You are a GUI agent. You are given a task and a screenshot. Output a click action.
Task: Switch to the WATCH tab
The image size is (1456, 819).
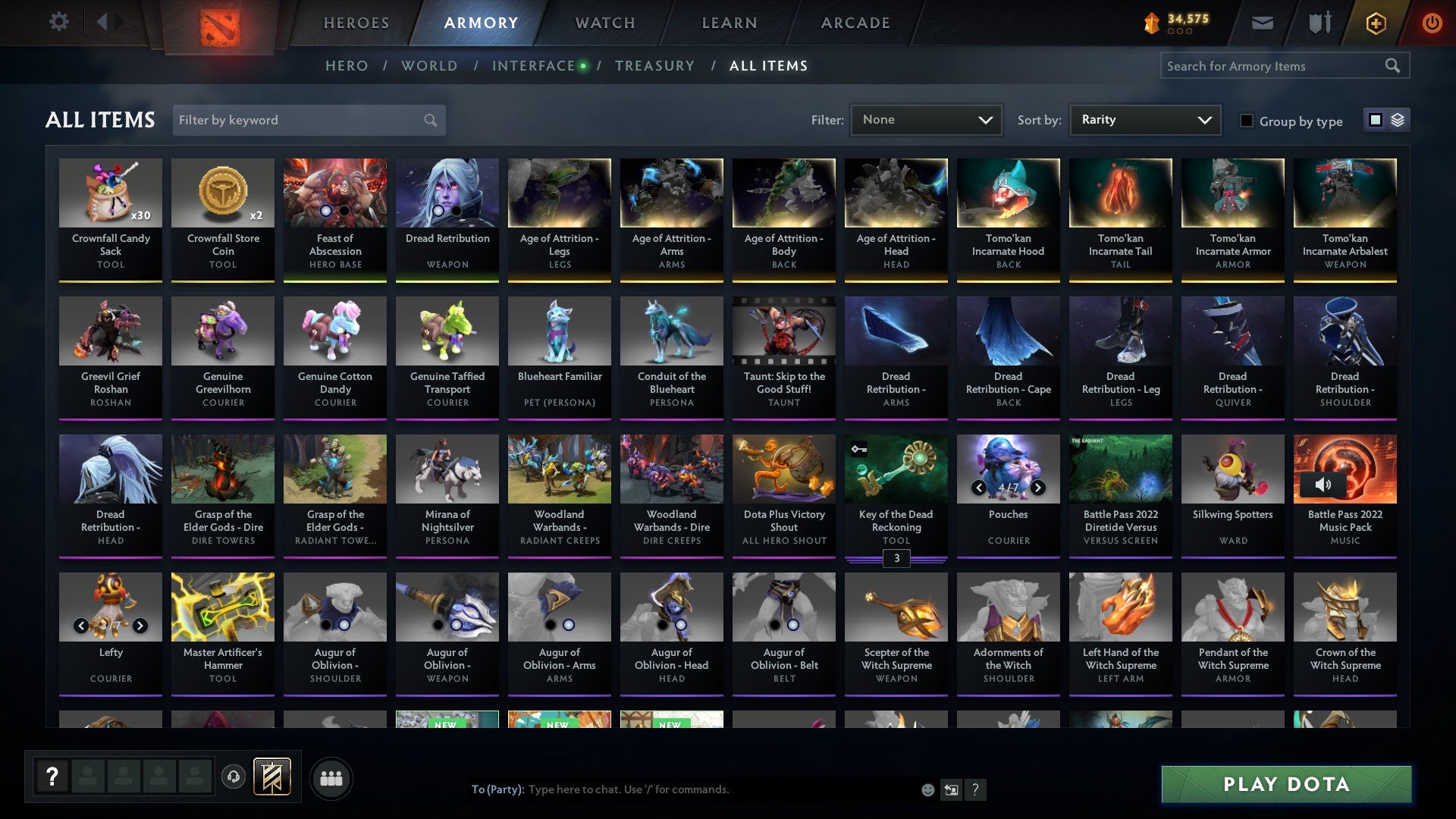(x=604, y=22)
